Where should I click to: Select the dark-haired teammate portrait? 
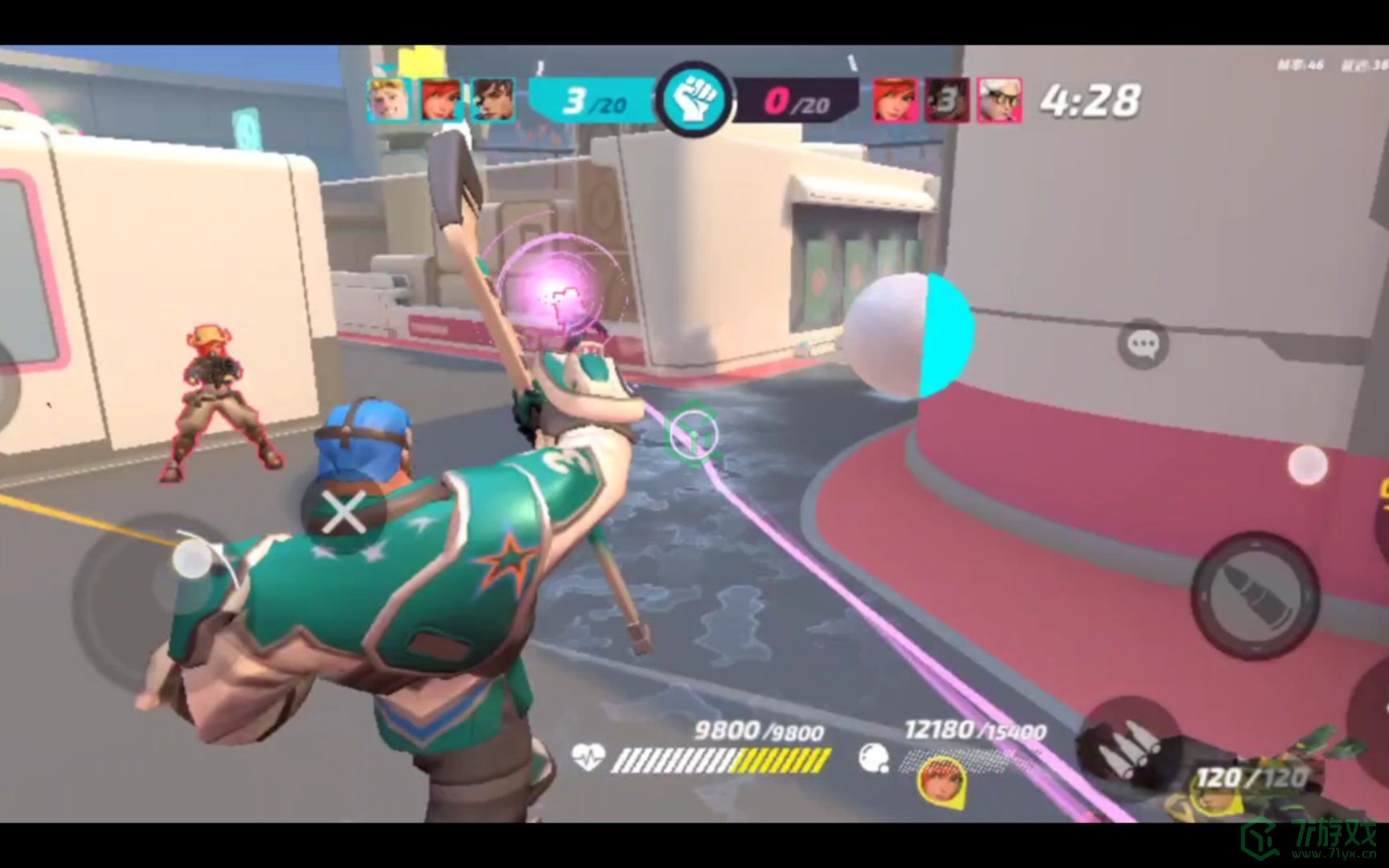point(493,100)
